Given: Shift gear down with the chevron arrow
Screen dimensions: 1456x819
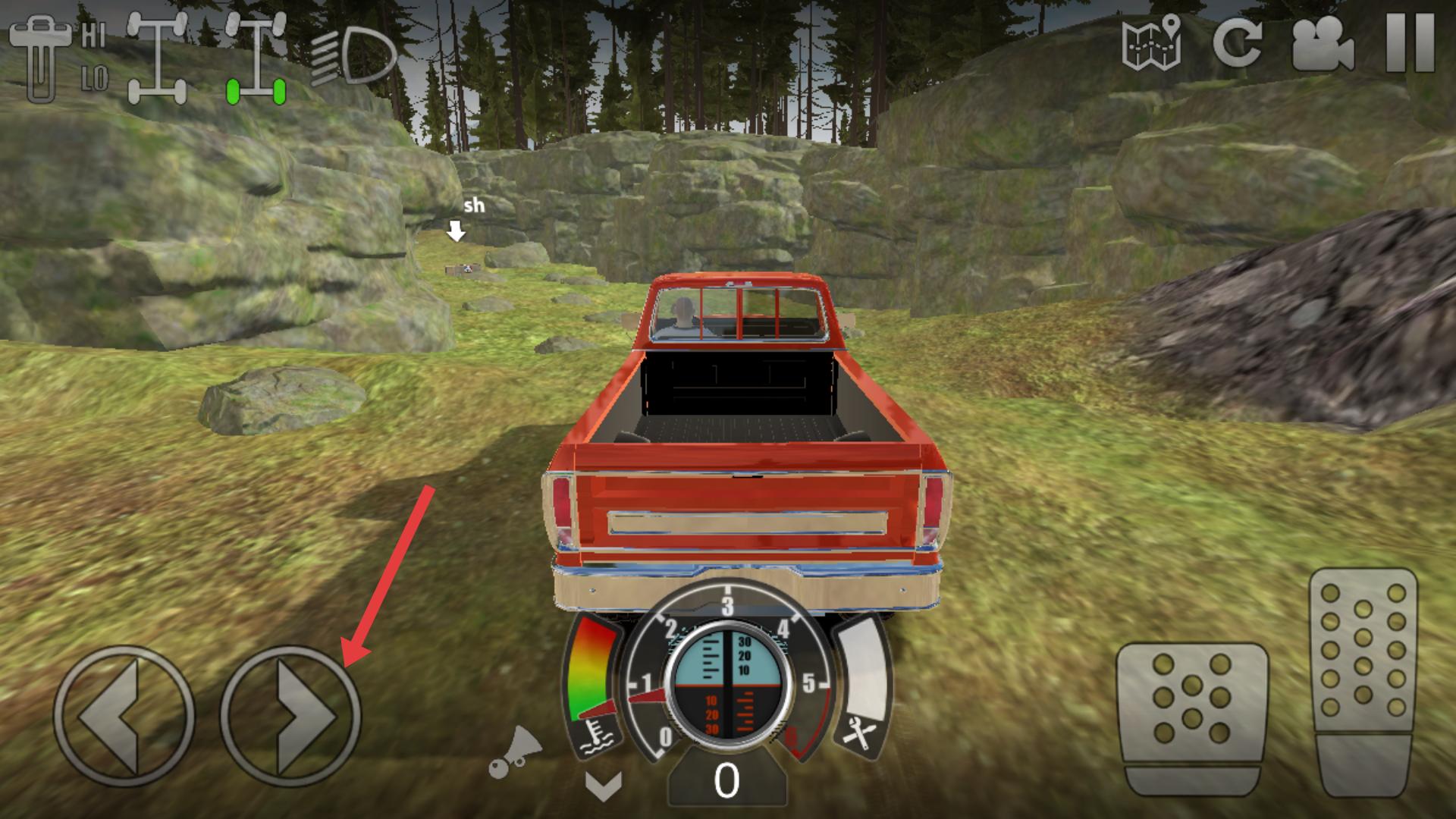Looking at the screenshot, I should (604, 786).
